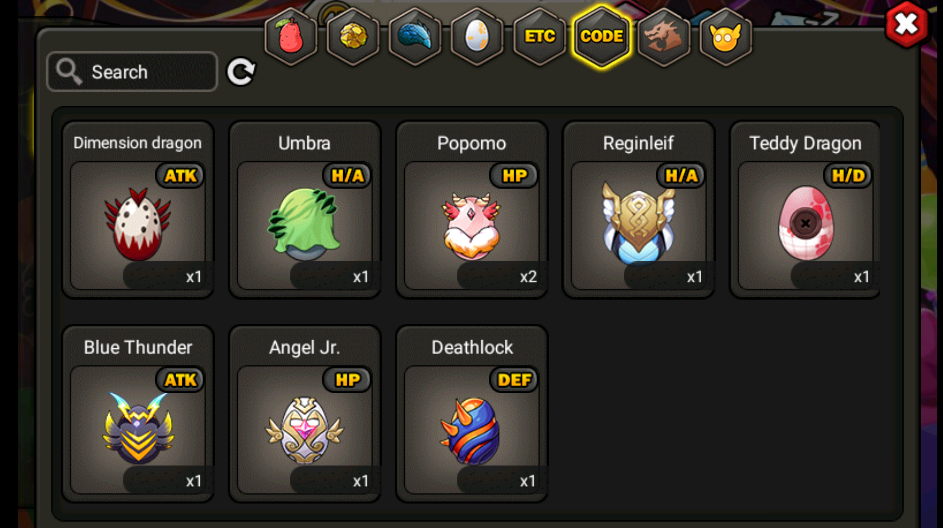Choose the Deathlock egg
Viewport: 943px width, 528px height.
472,427
